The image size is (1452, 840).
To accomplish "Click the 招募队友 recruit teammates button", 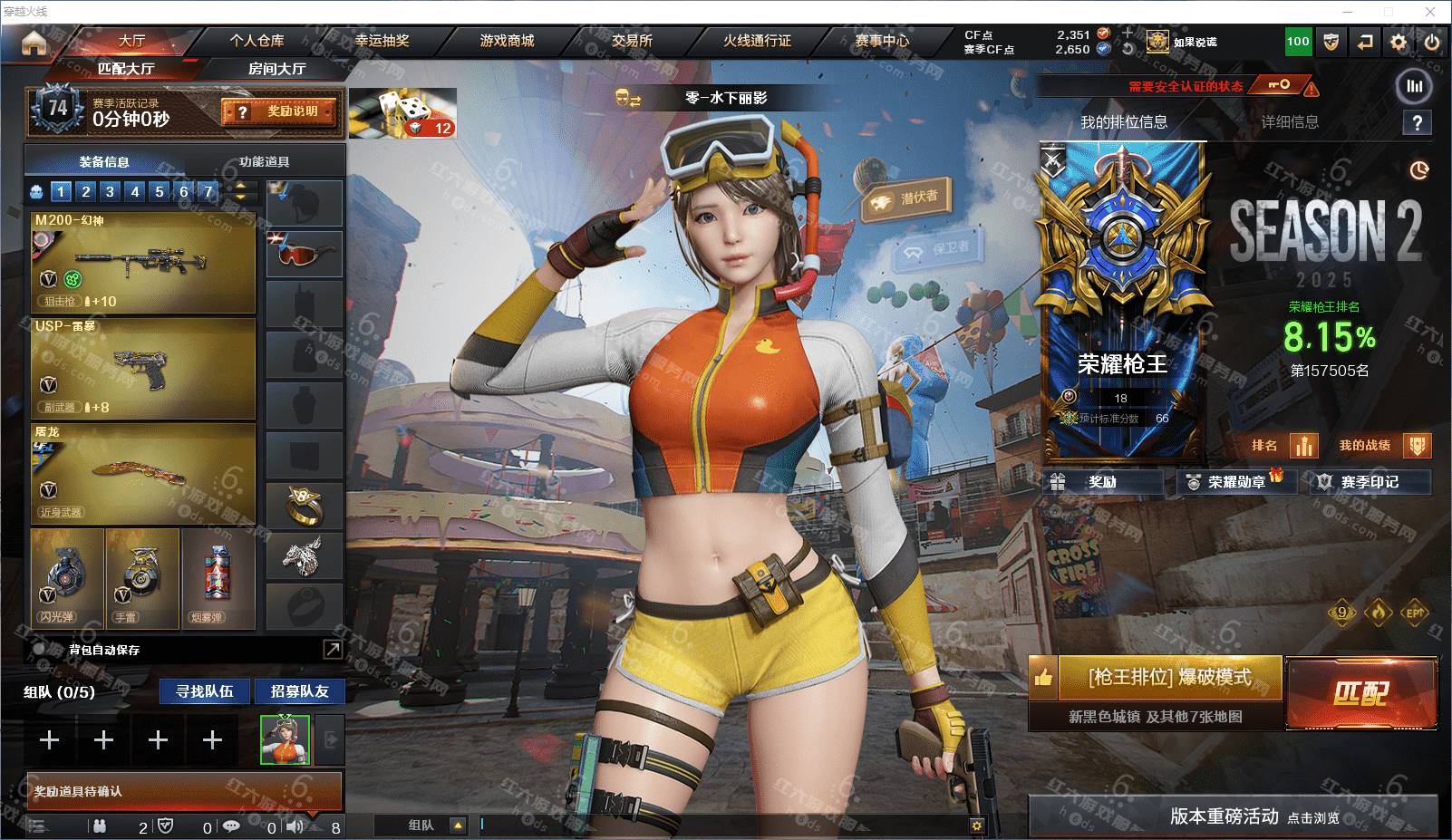I will [x=299, y=691].
